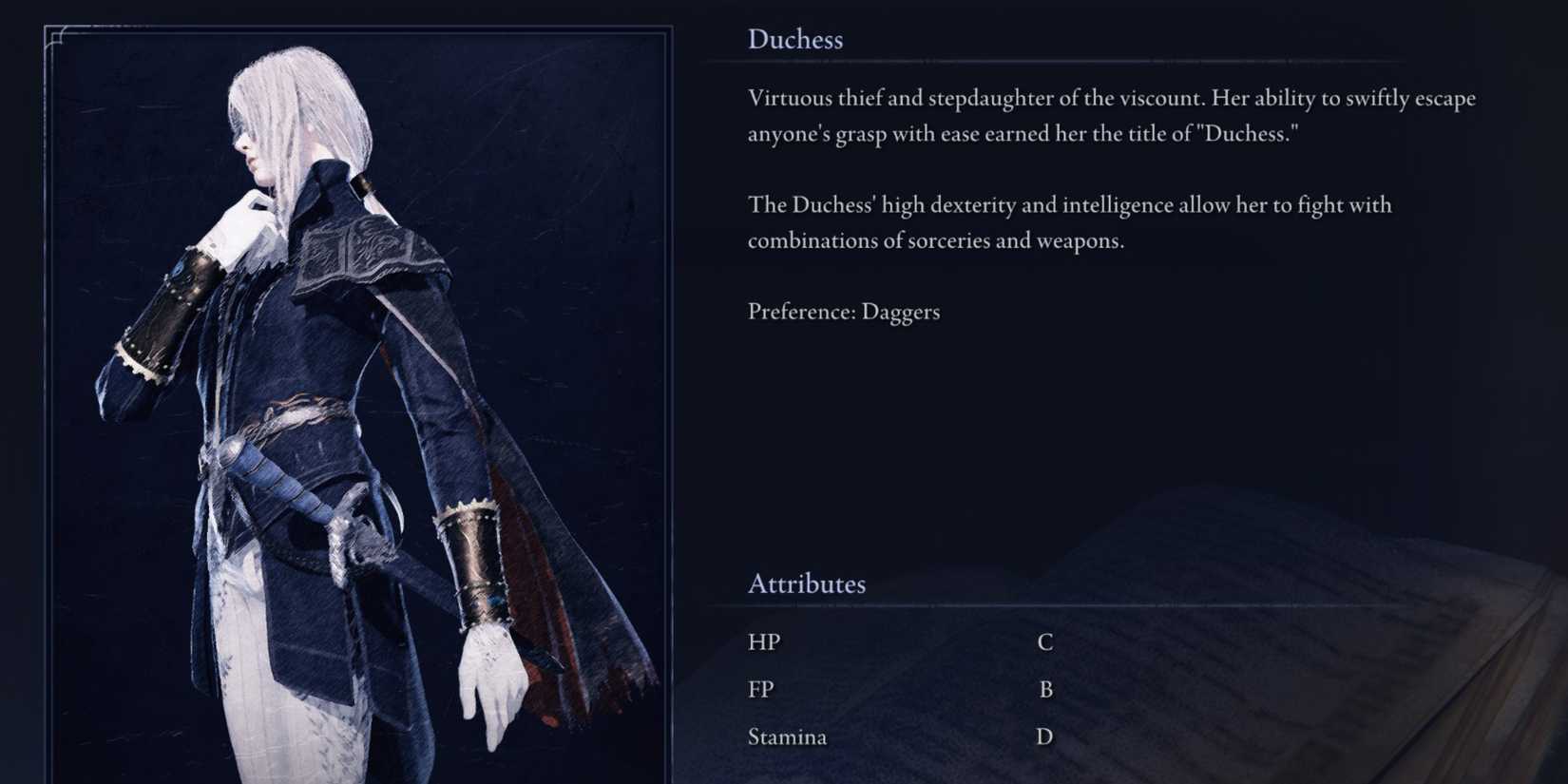Click the Preference: Daggers text

click(844, 311)
